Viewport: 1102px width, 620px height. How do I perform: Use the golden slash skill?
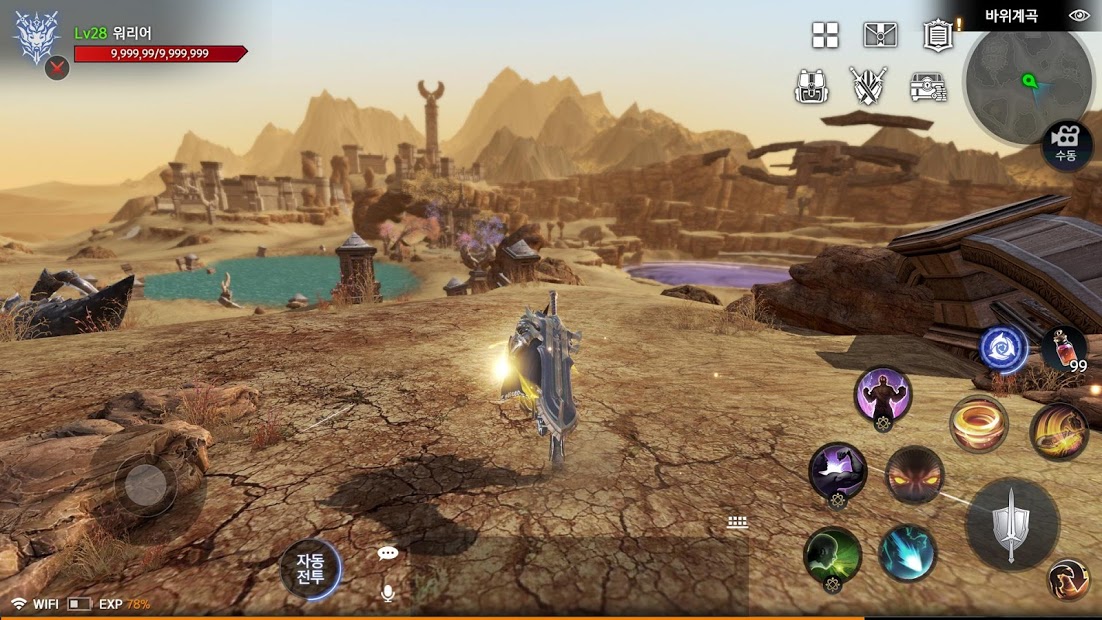click(x=1059, y=431)
